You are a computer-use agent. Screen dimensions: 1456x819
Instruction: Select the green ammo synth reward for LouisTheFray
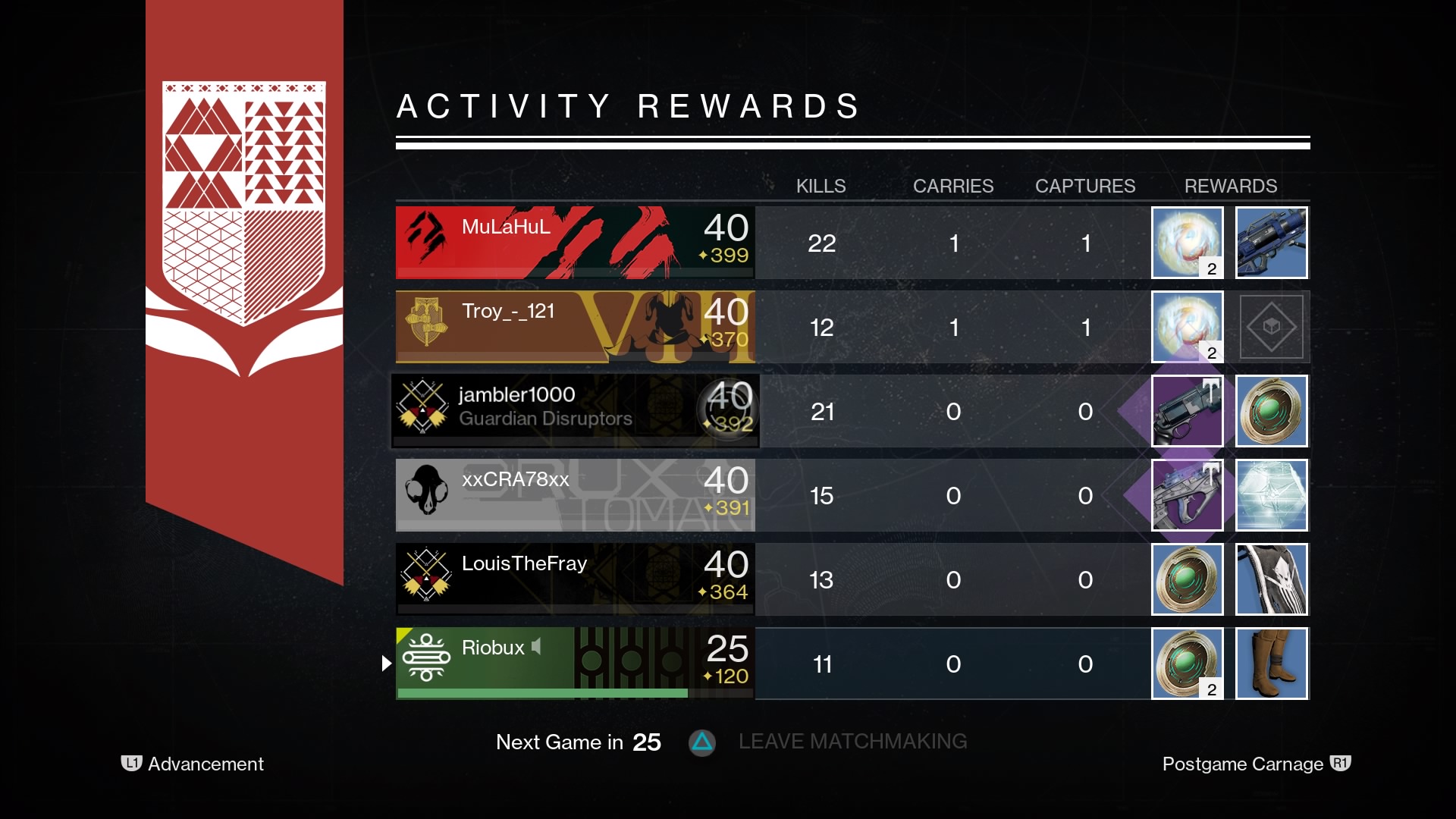click(1188, 579)
